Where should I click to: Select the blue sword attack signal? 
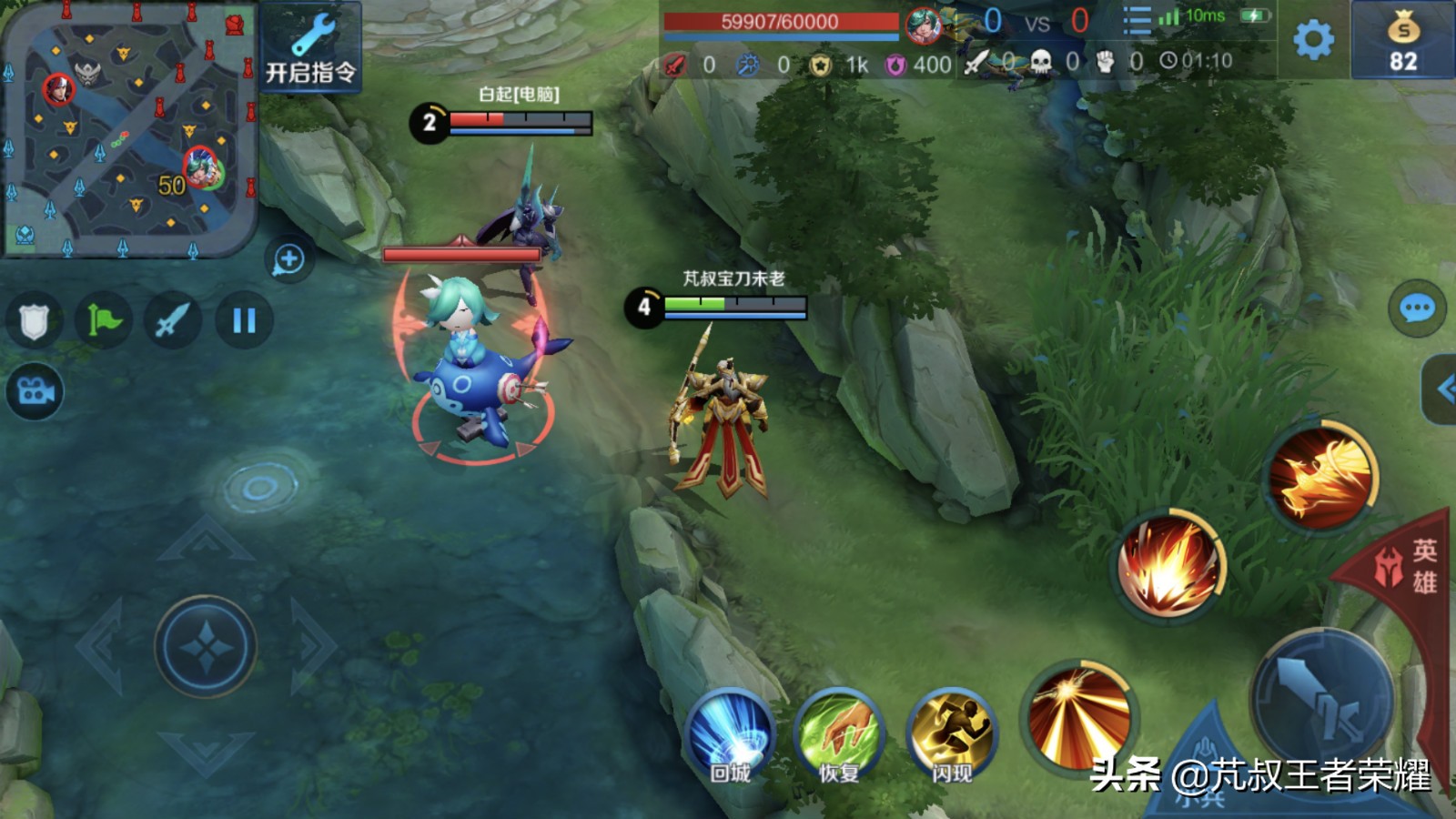(x=173, y=320)
